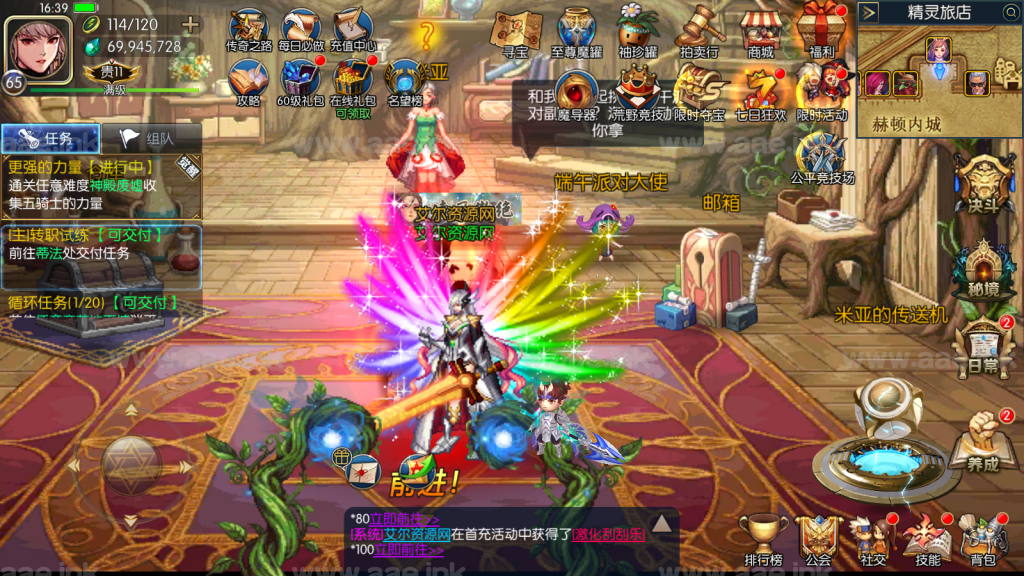The width and height of the screenshot is (1024, 576).
Task: Open the 拍卖行 auction house
Action: click(700, 30)
